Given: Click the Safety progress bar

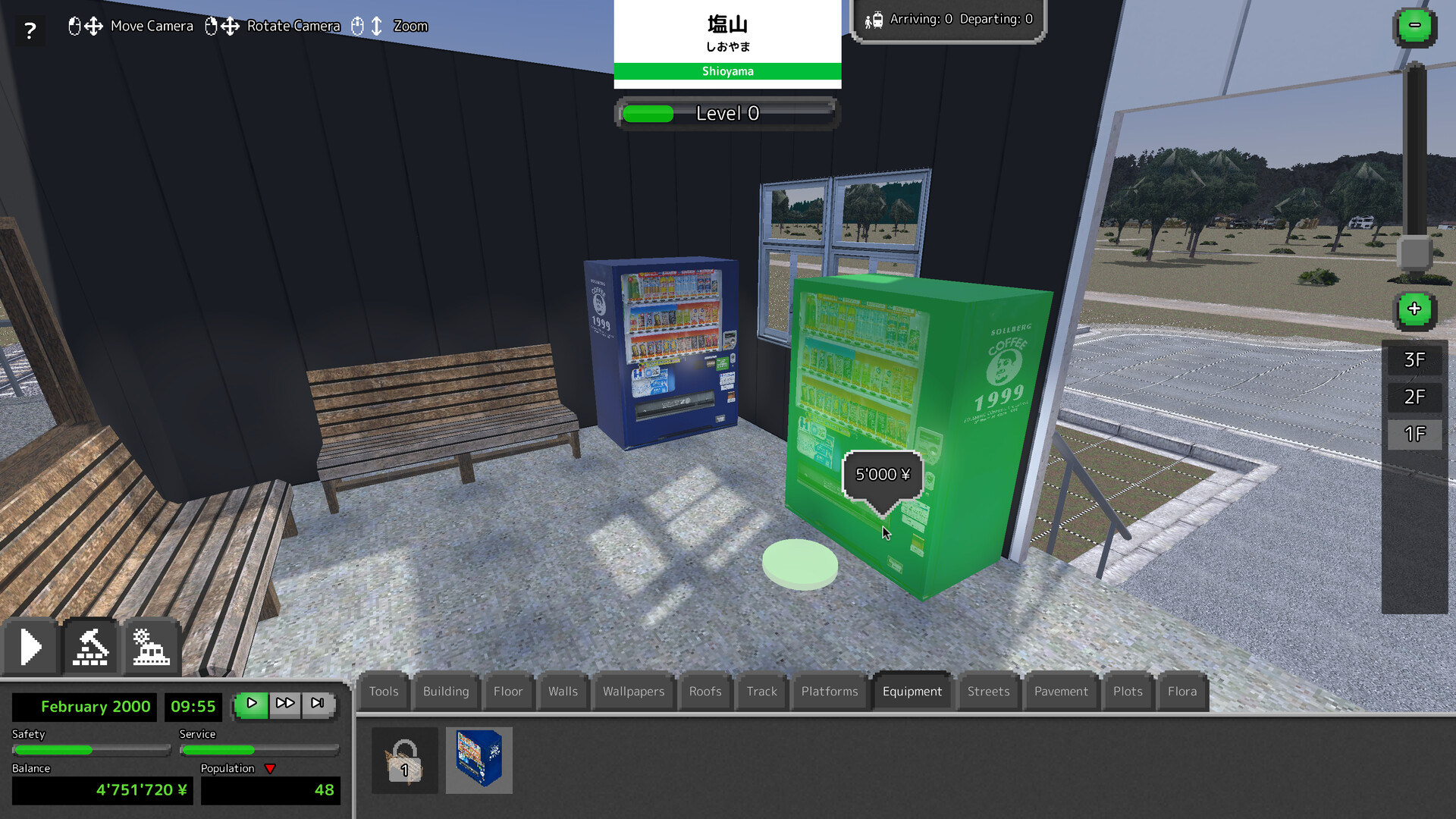Looking at the screenshot, I should [90, 750].
